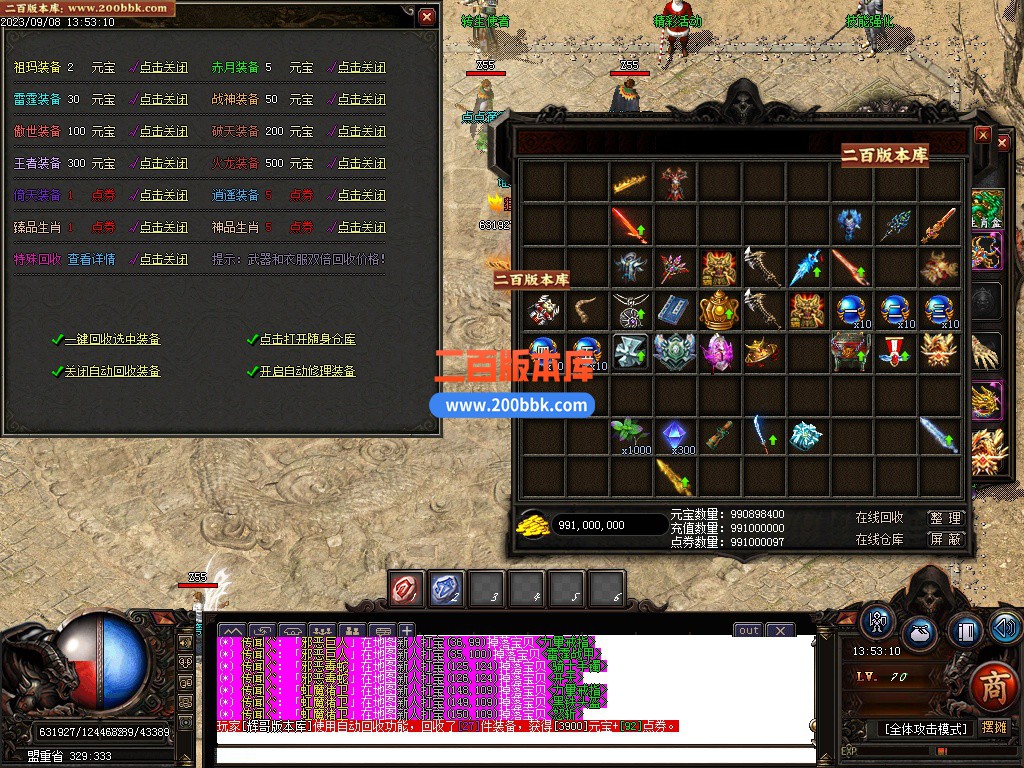Click the chat input field
The width and height of the screenshot is (1024, 768).
coord(515,756)
